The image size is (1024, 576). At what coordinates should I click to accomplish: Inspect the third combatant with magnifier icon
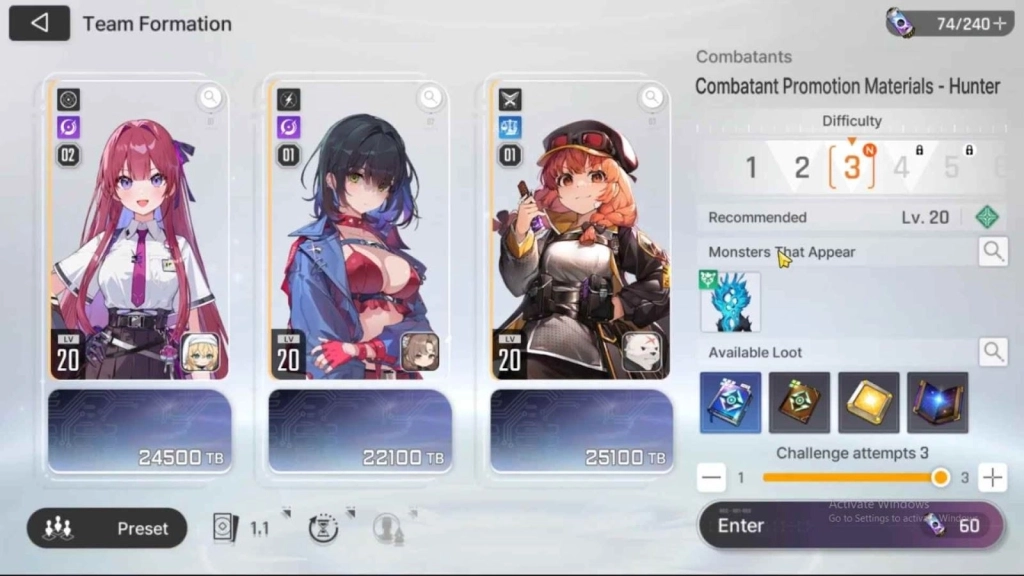point(652,97)
